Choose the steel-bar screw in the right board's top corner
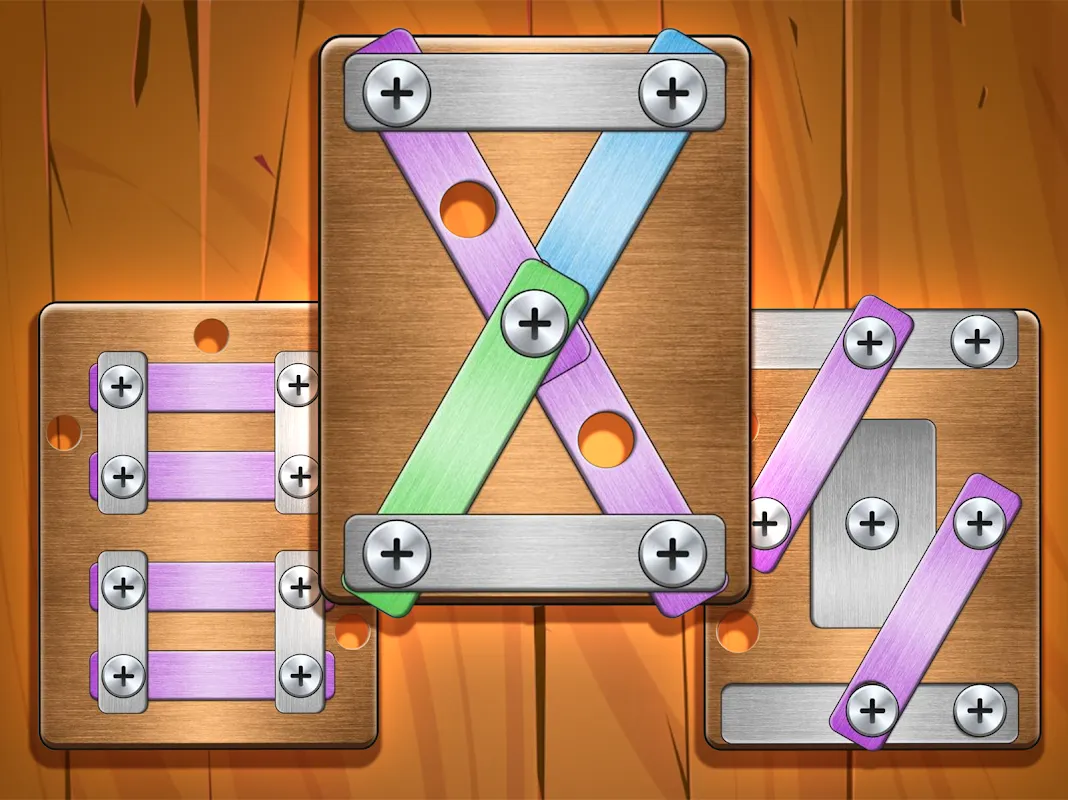Image resolution: width=1068 pixels, height=800 pixels. (x=977, y=342)
